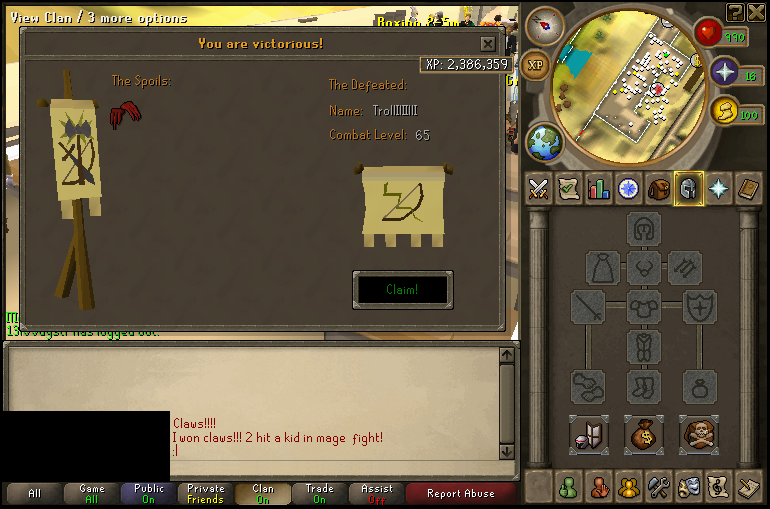Image resolution: width=770 pixels, height=509 pixels.
Task: Switch to the crossed swords combat tab
Action: [x=539, y=188]
